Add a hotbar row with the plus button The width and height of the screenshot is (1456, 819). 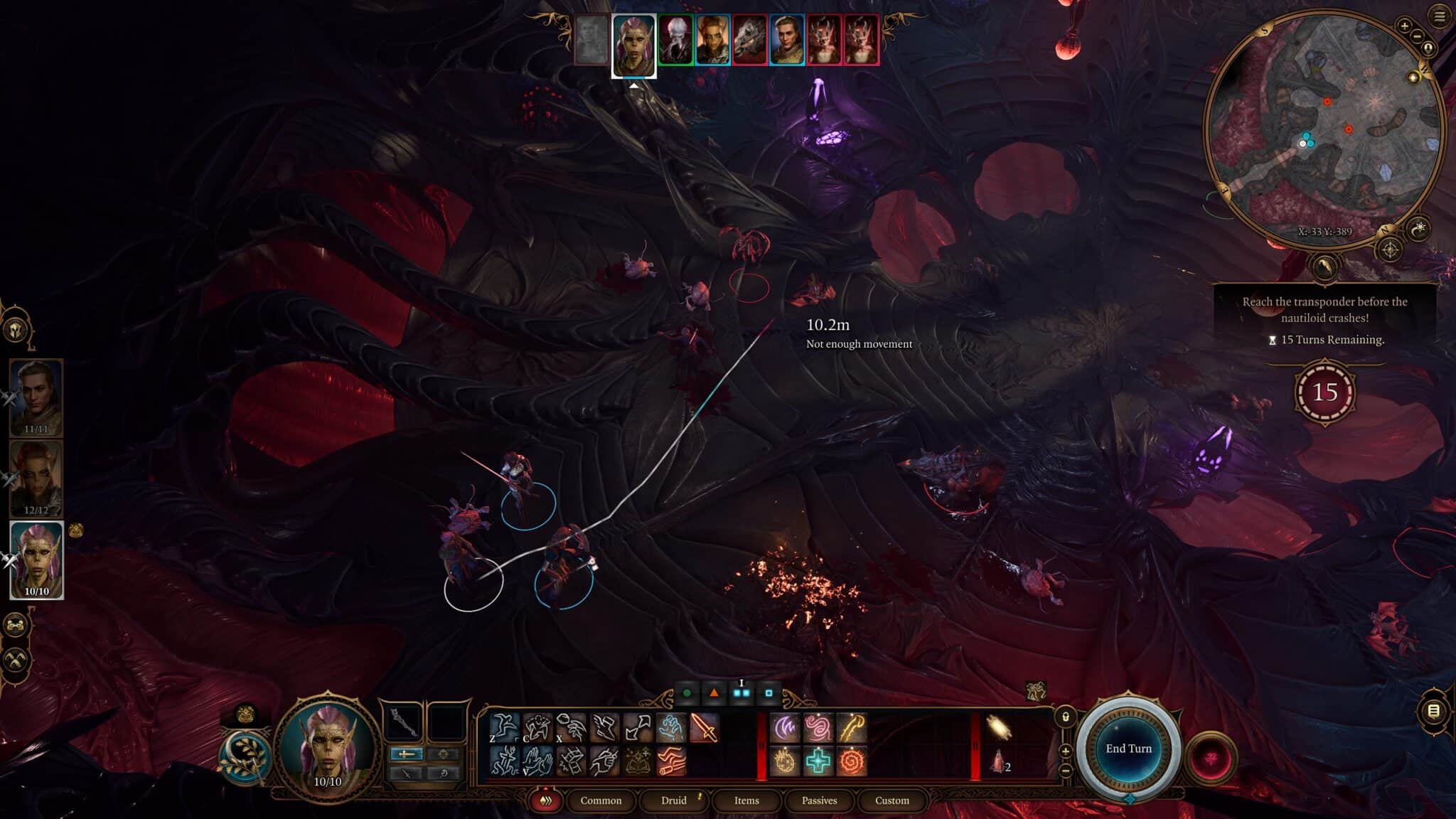pyautogui.click(x=1066, y=751)
